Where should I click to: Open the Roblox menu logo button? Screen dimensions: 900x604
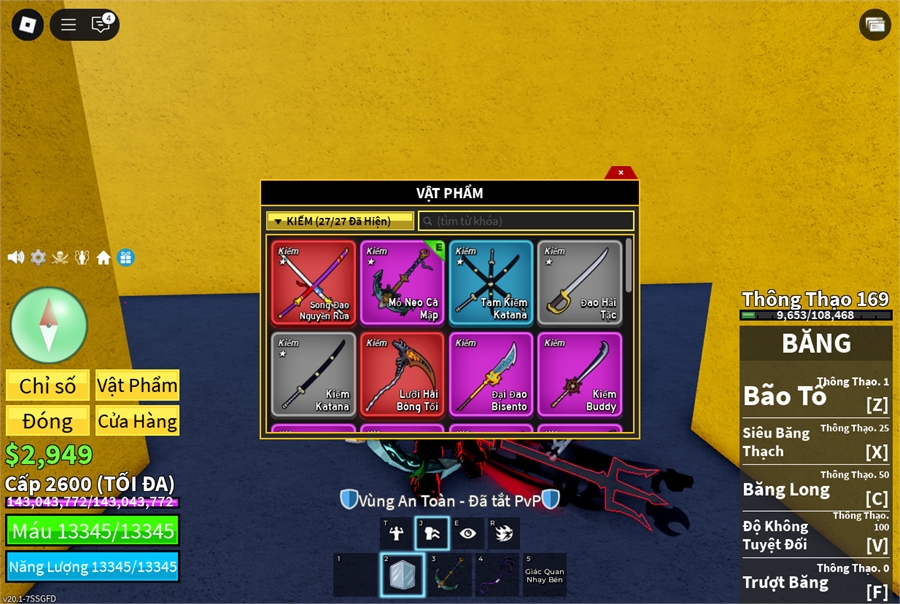[27, 25]
